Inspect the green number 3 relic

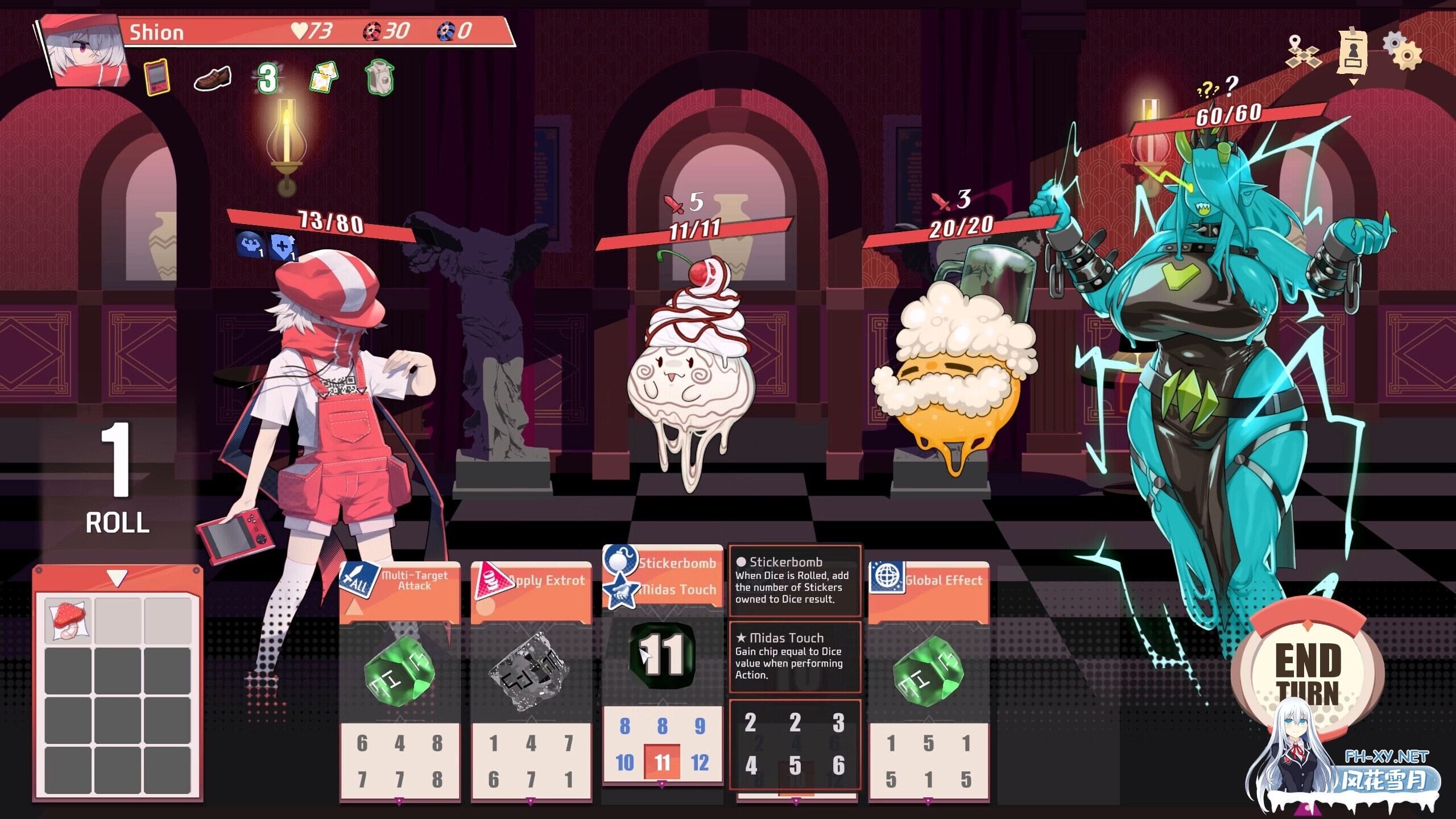pyautogui.click(x=267, y=78)
